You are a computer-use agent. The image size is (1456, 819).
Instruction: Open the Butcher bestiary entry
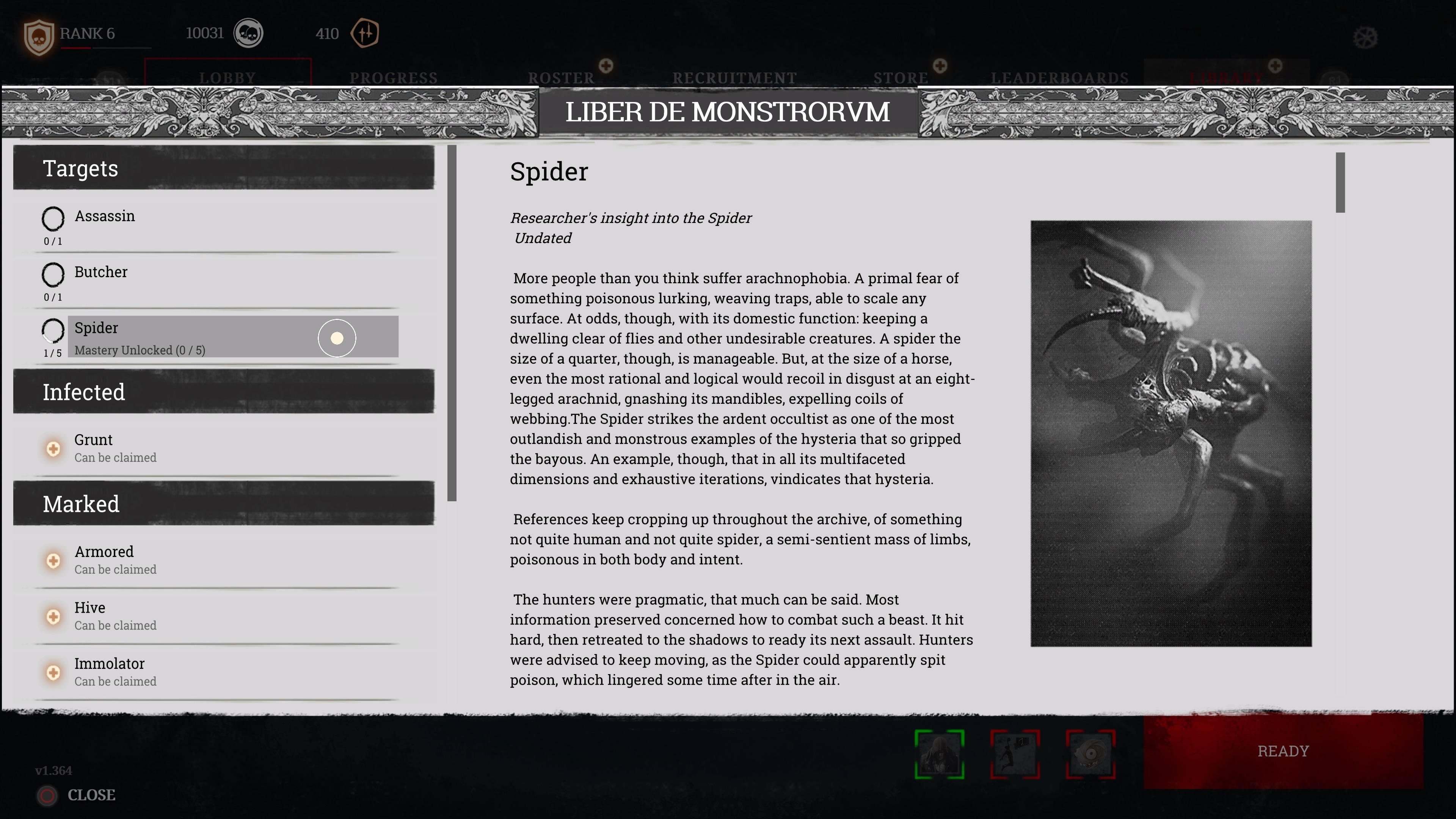pos(101,273)
